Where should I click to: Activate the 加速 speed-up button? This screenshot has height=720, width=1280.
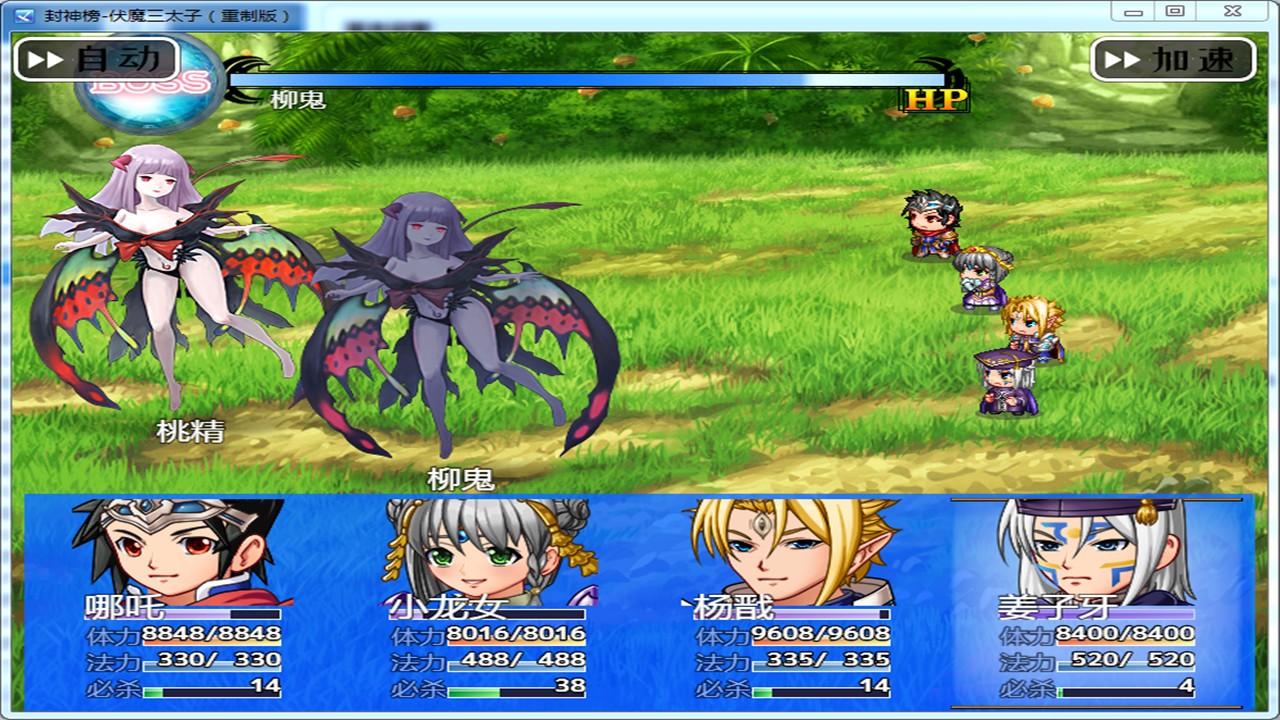tap(1173, 60)
